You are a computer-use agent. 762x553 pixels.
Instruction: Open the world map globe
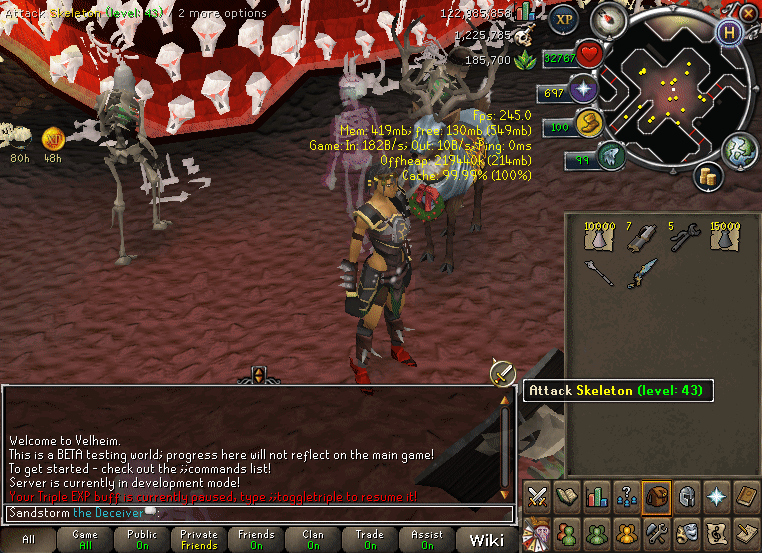739,149
